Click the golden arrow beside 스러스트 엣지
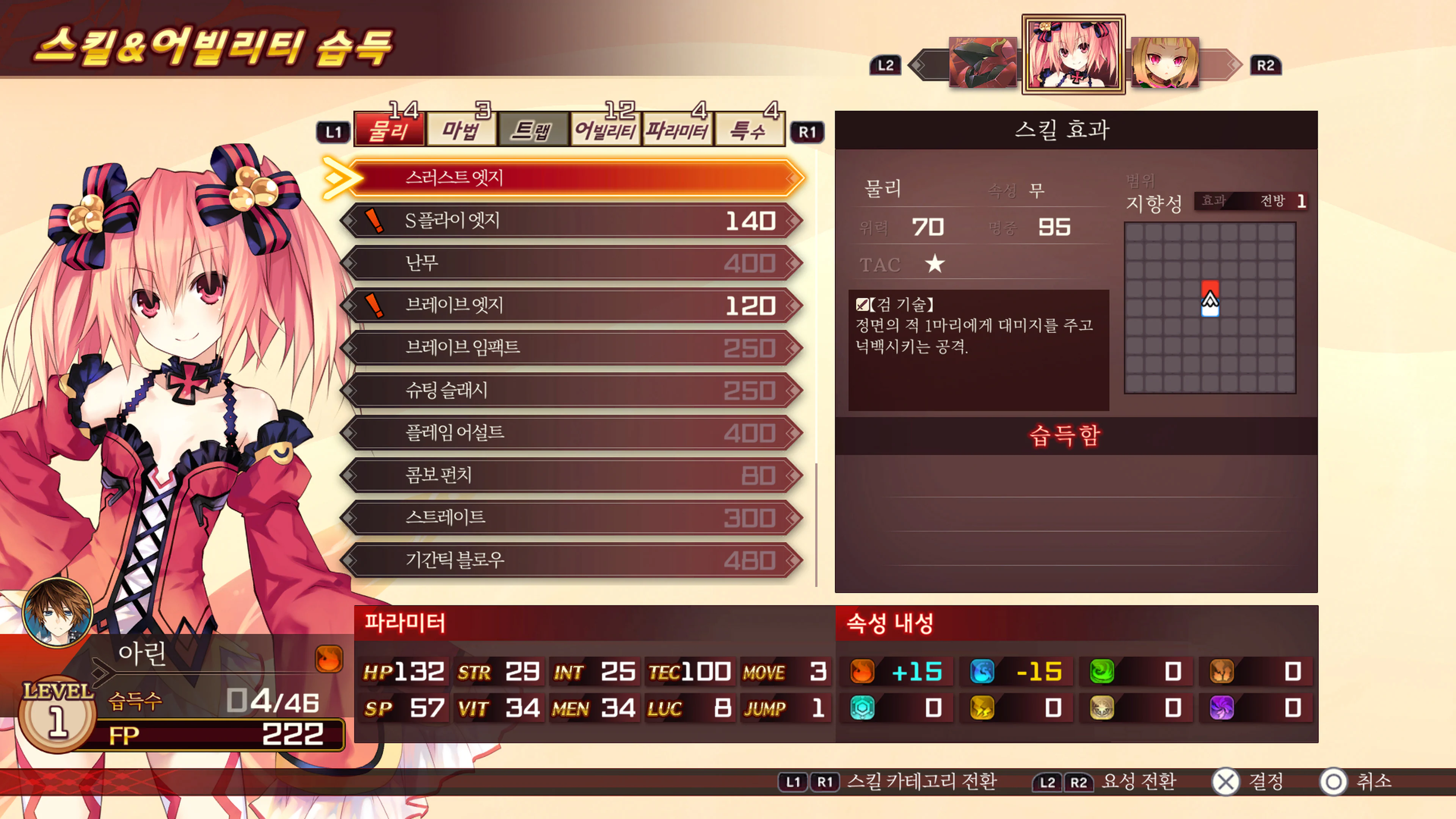Viewport: 1456px width, 819px height. pyautogui.click(x=337, y=178)
